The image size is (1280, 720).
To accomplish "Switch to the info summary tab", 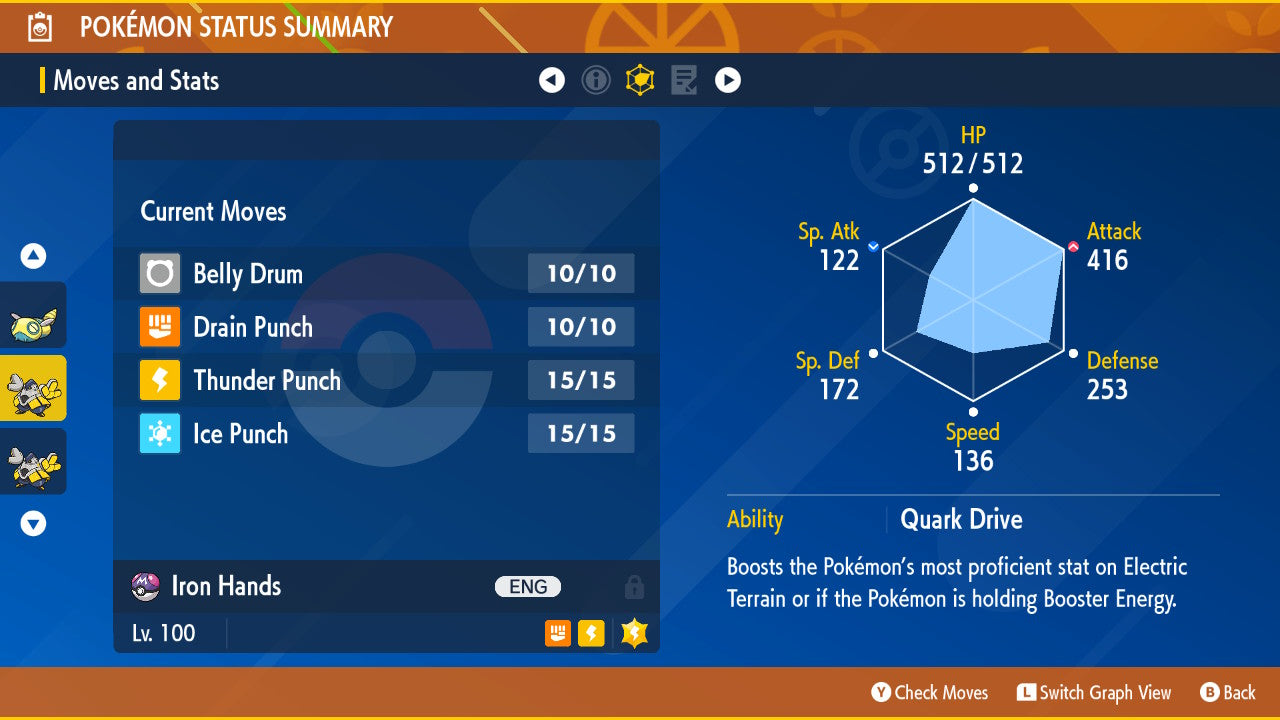I will click(x=596, y=80).
